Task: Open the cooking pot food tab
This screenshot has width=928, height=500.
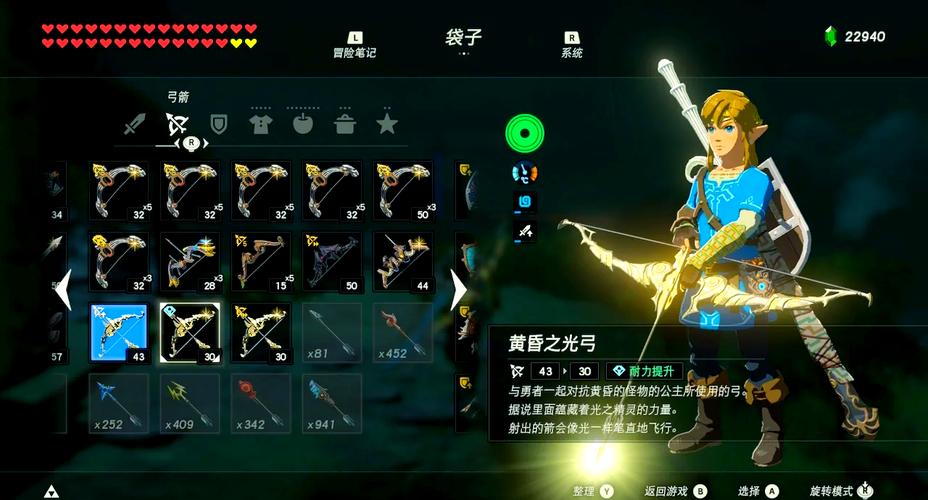Action: [345, 124]
